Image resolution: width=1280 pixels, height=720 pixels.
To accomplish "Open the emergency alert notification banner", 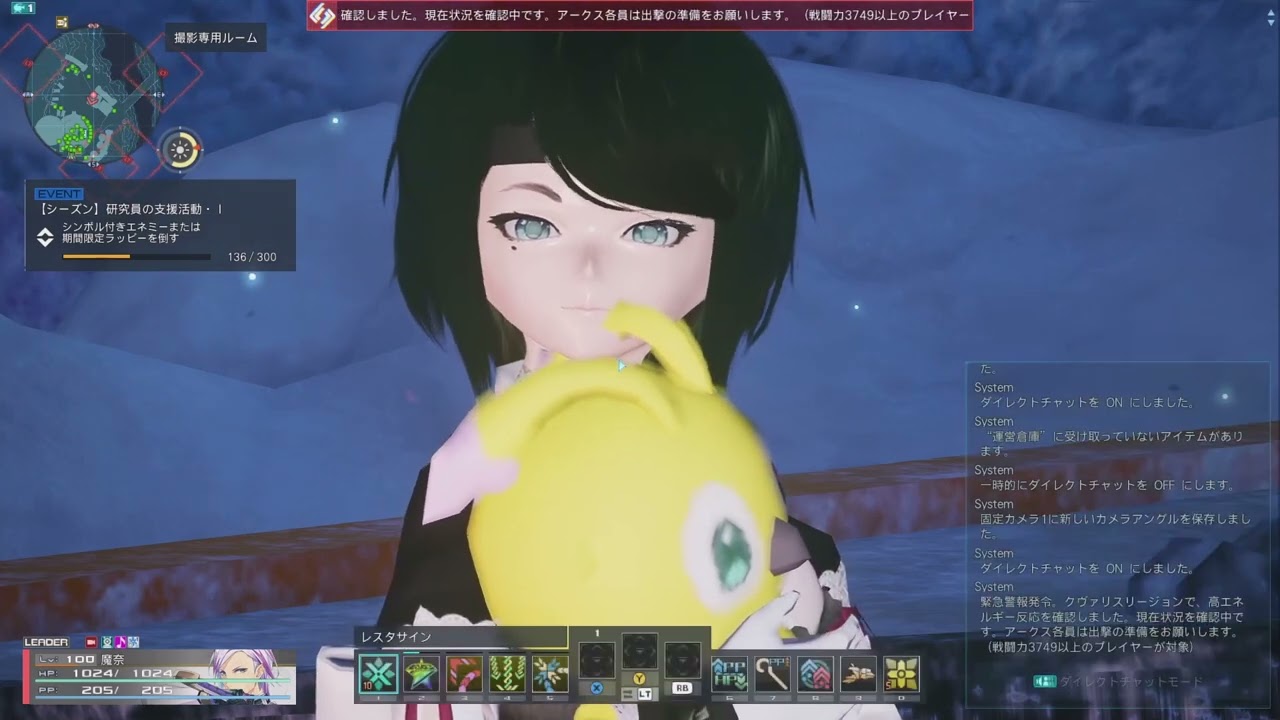I will tap(640, 15).
